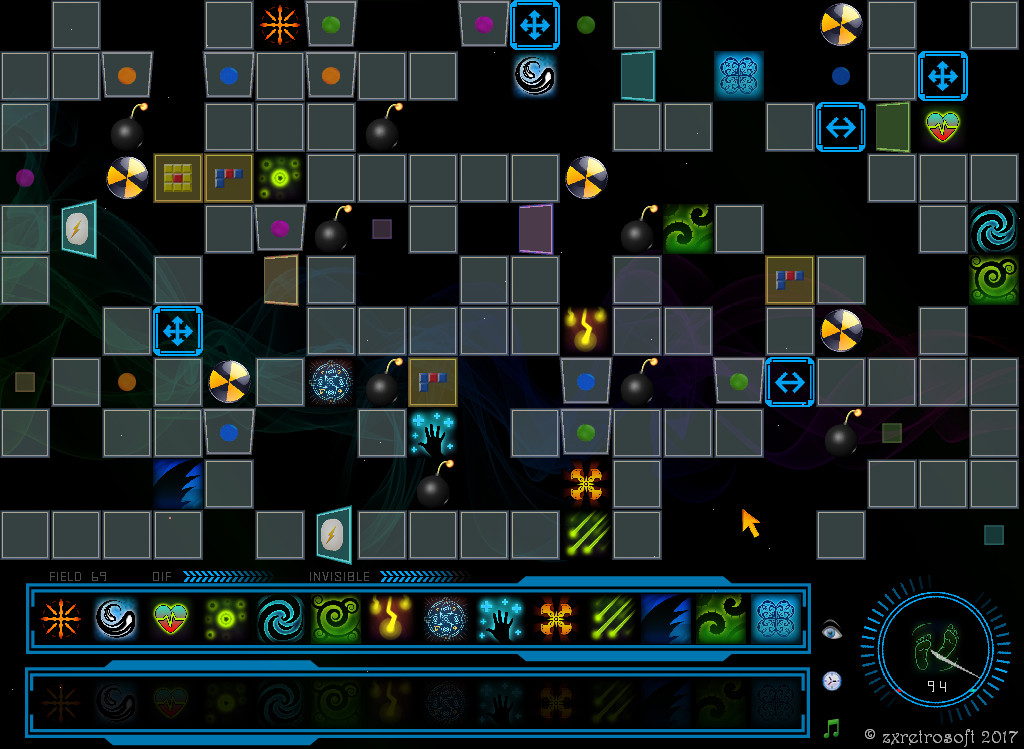Screen dimensions: 1024x749
Task: Select the blue round mandala icon in the lit bar
Action: [443, 619]
